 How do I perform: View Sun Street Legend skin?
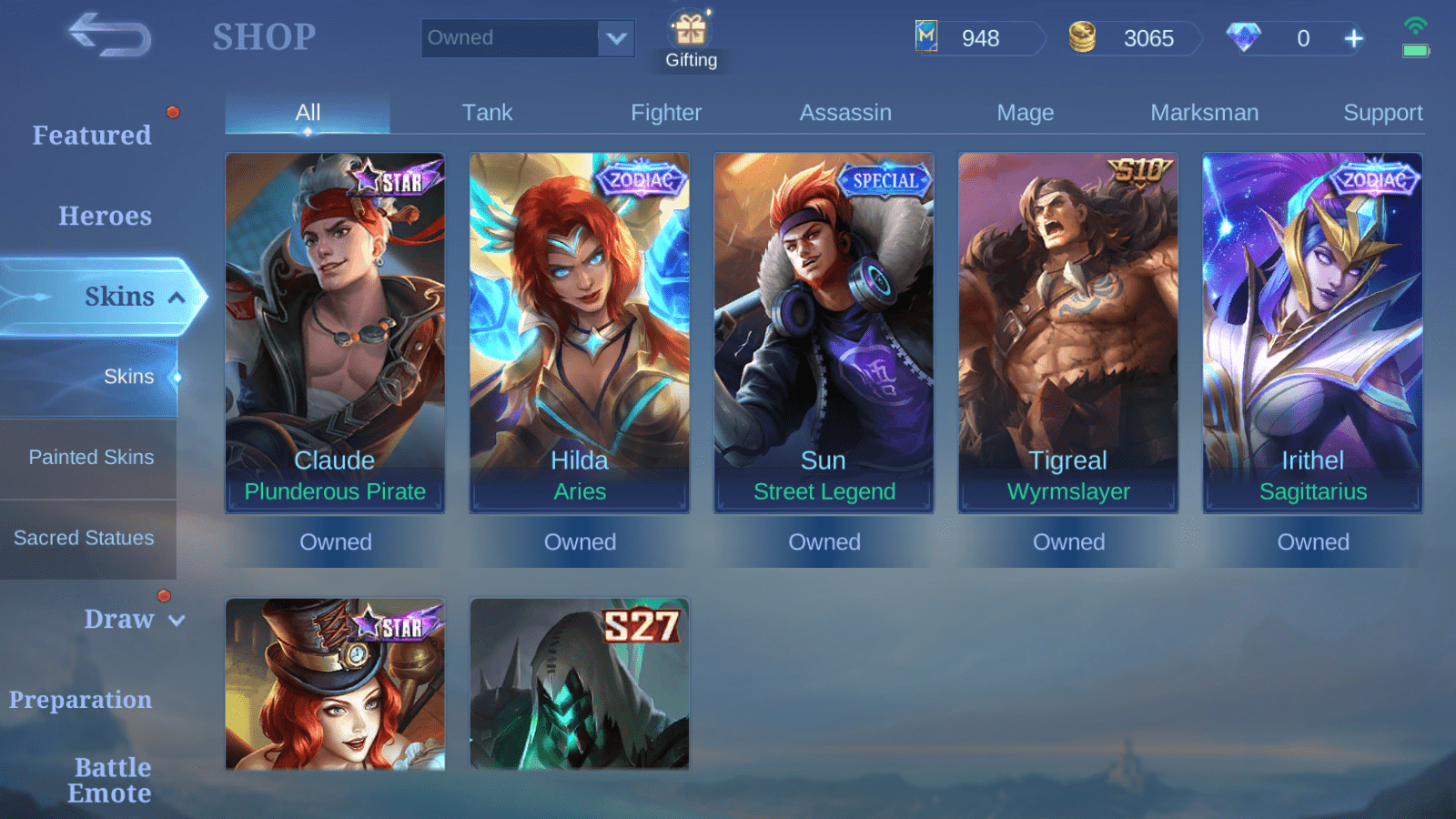click(824, 333)
